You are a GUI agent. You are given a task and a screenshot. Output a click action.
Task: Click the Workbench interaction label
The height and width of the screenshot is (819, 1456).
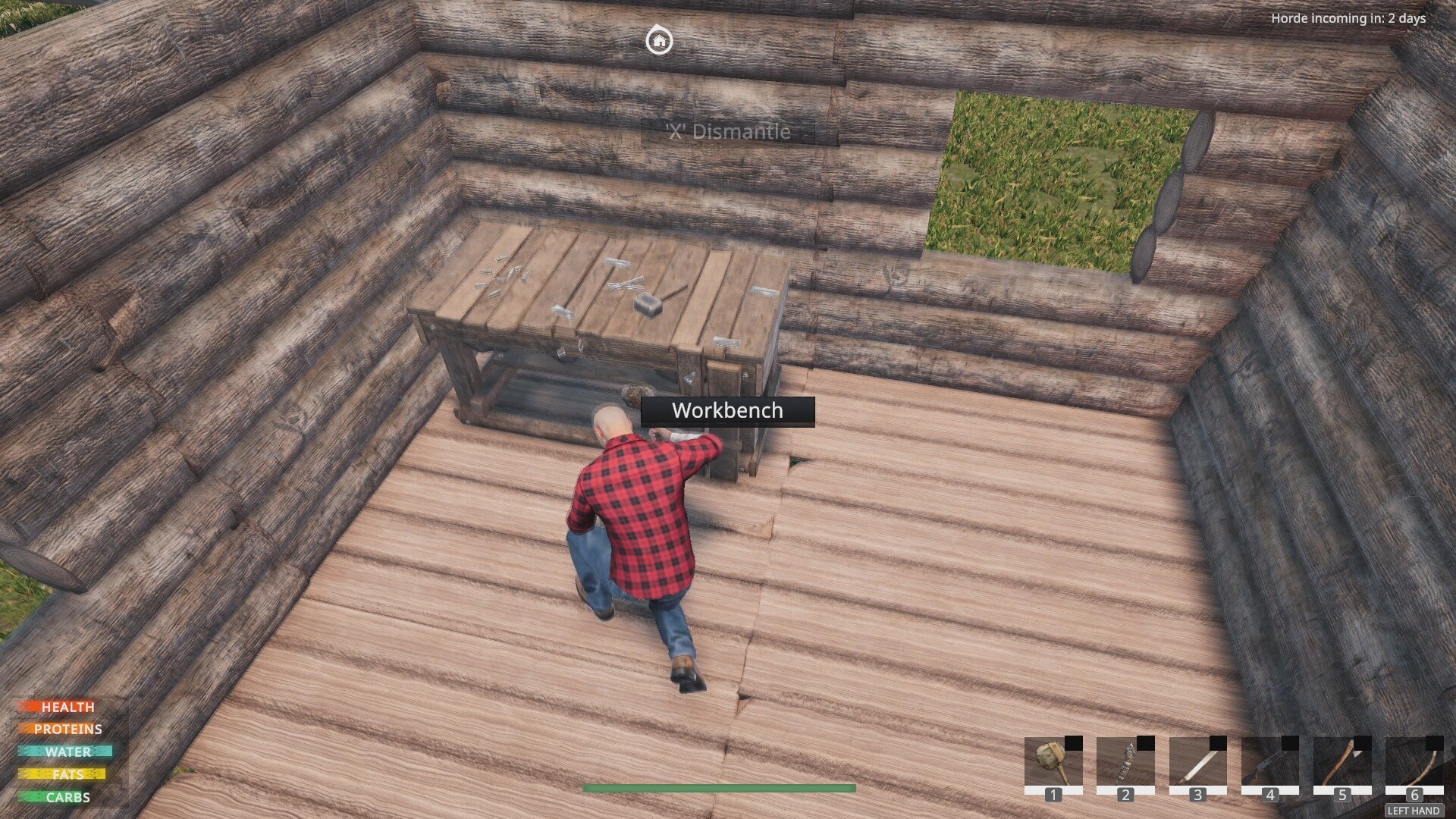coord(726,412)
